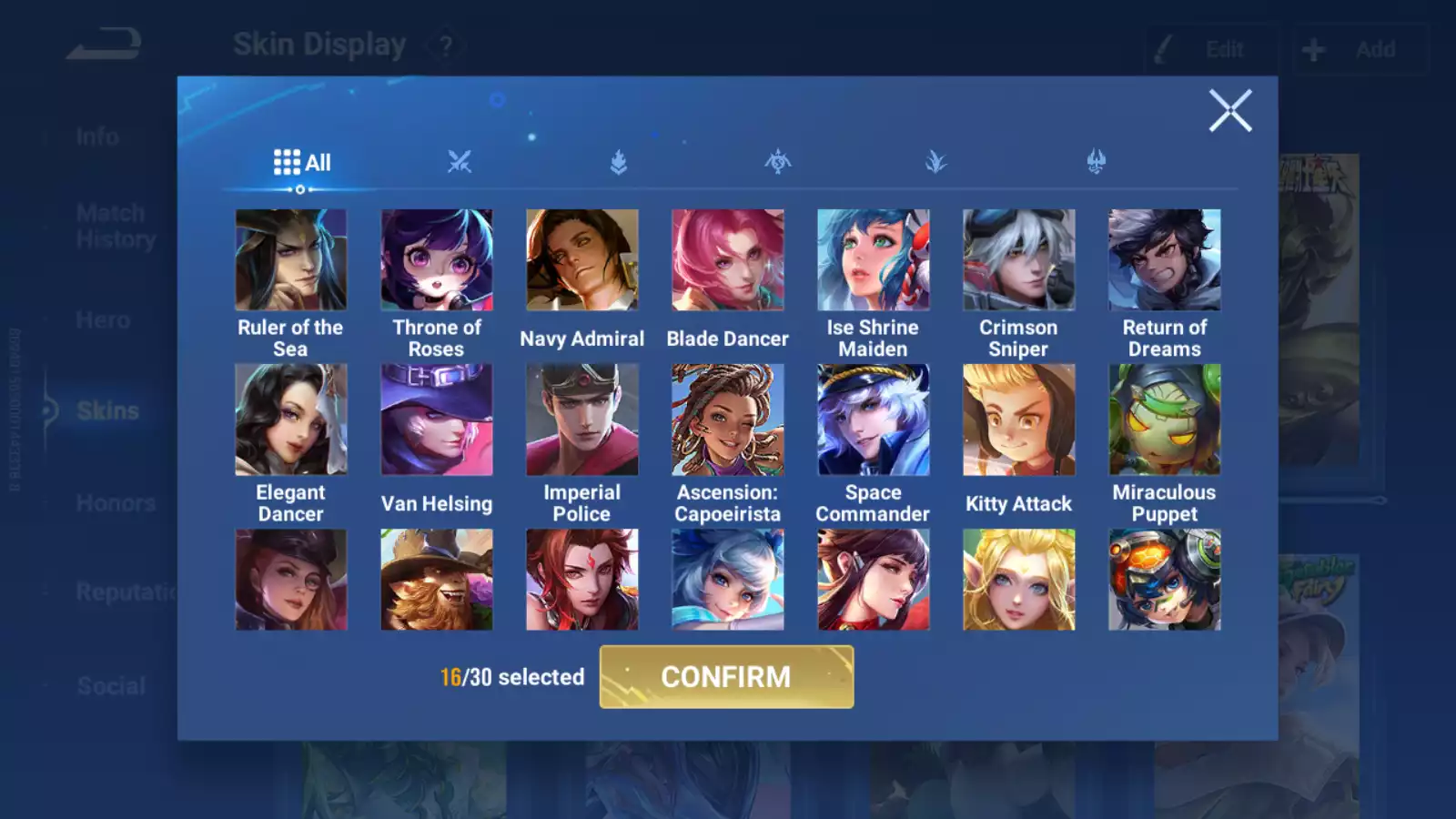This screenshot has width=1456, height=819.
Task: Confirm the skin selection
Action: [x=726, y=677]
